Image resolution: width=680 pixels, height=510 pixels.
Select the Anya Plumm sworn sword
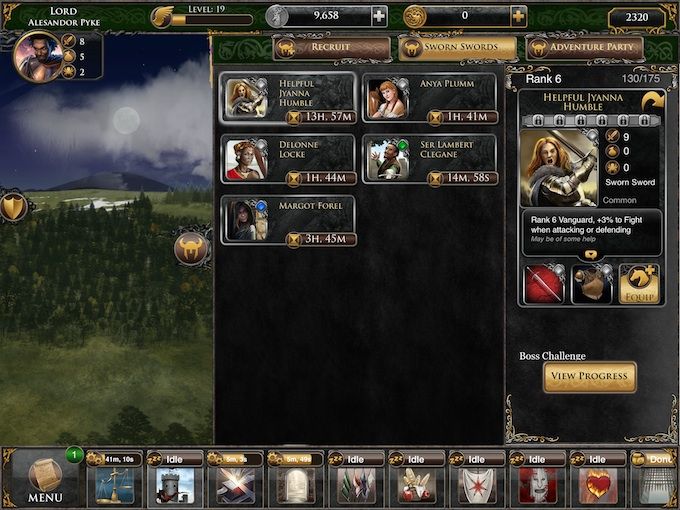pos(428,98)
